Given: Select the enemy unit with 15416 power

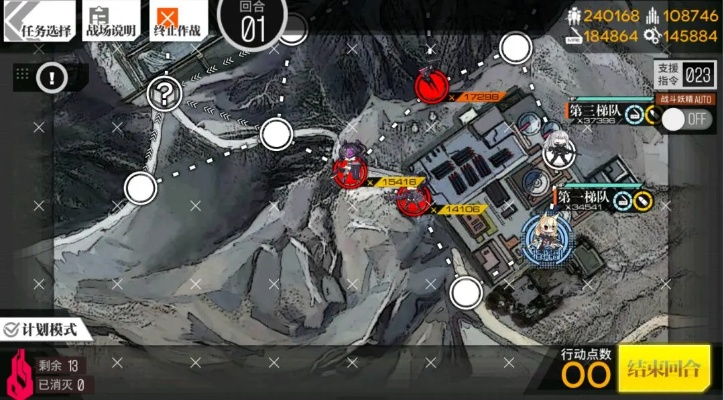Looking at the screenshot, I should click(x=352, y=166).
